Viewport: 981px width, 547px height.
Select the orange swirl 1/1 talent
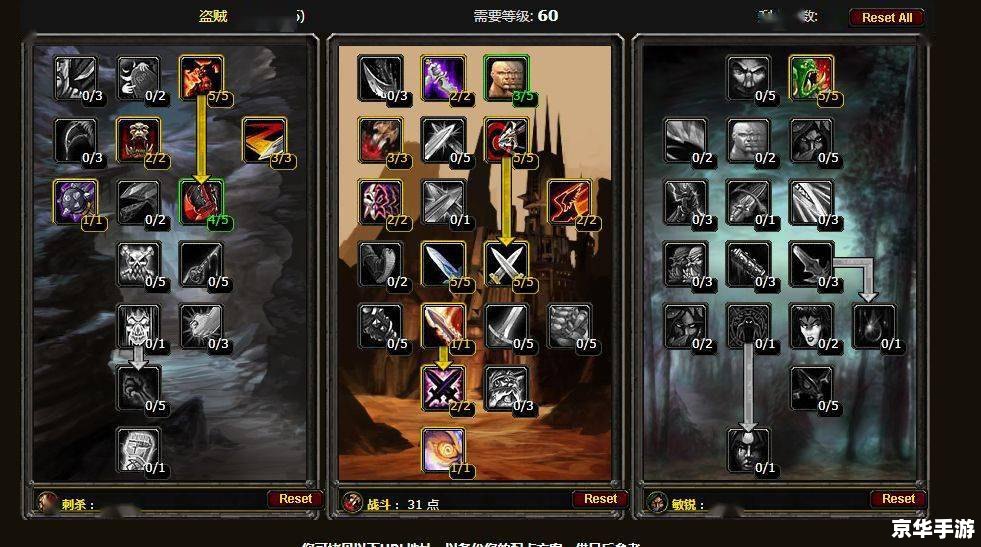[x=443, y=449]
